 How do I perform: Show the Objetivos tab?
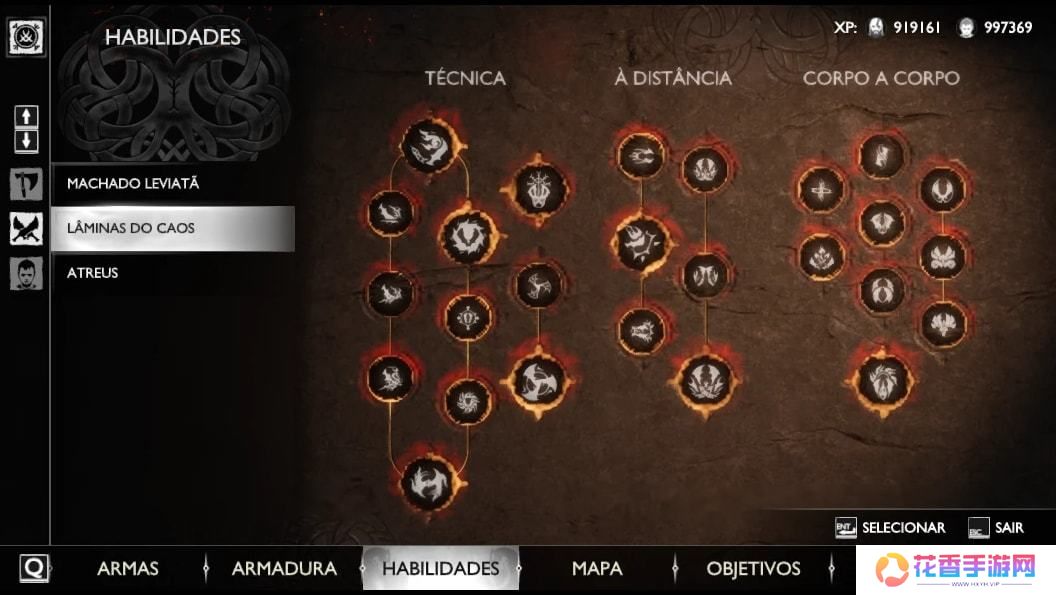pyautogui.click(x=753, y=568)
